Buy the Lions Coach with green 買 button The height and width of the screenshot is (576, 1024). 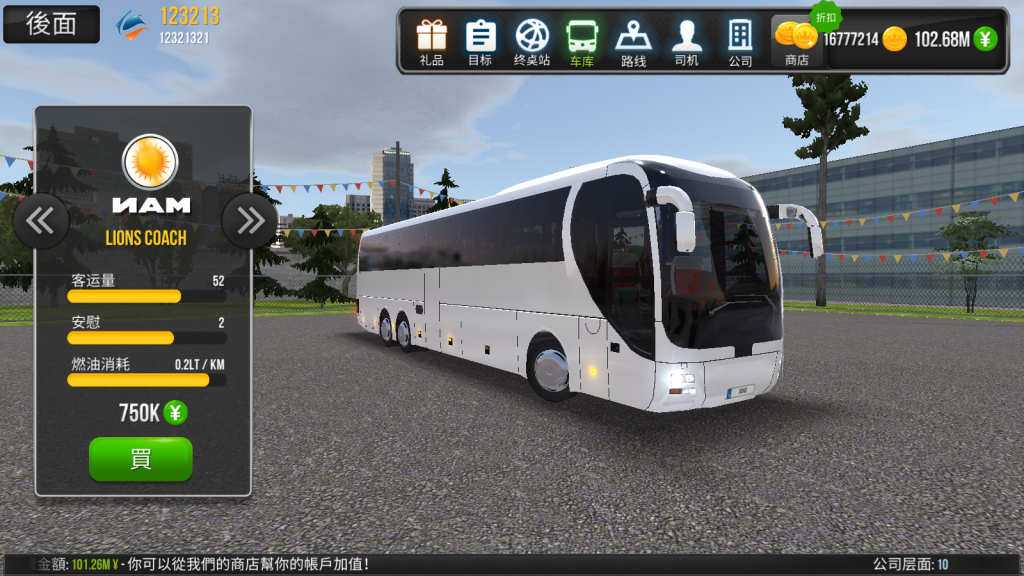tap(141, 459)
